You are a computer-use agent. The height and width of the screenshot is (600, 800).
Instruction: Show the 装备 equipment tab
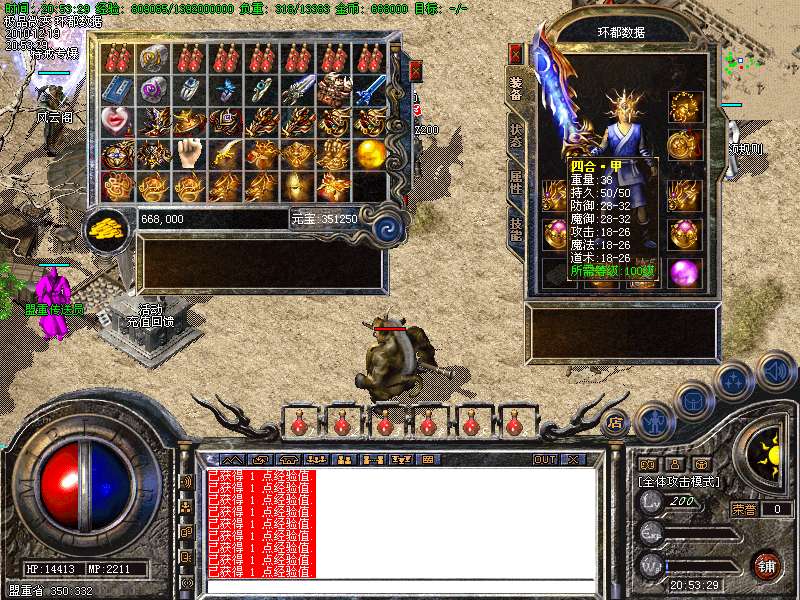pos(516,90)
